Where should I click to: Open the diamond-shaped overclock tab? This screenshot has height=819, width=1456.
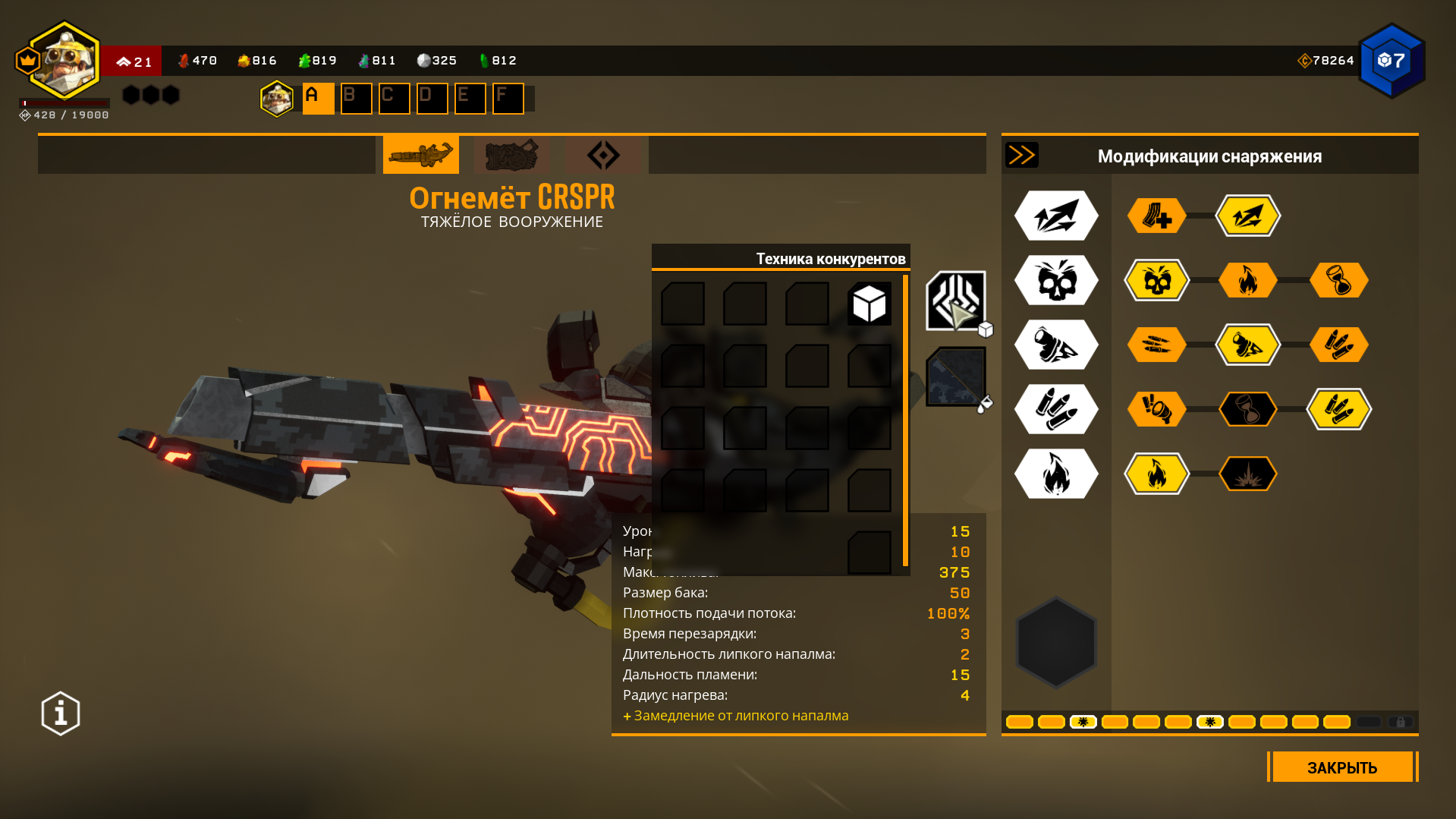[x=603, y=155]
